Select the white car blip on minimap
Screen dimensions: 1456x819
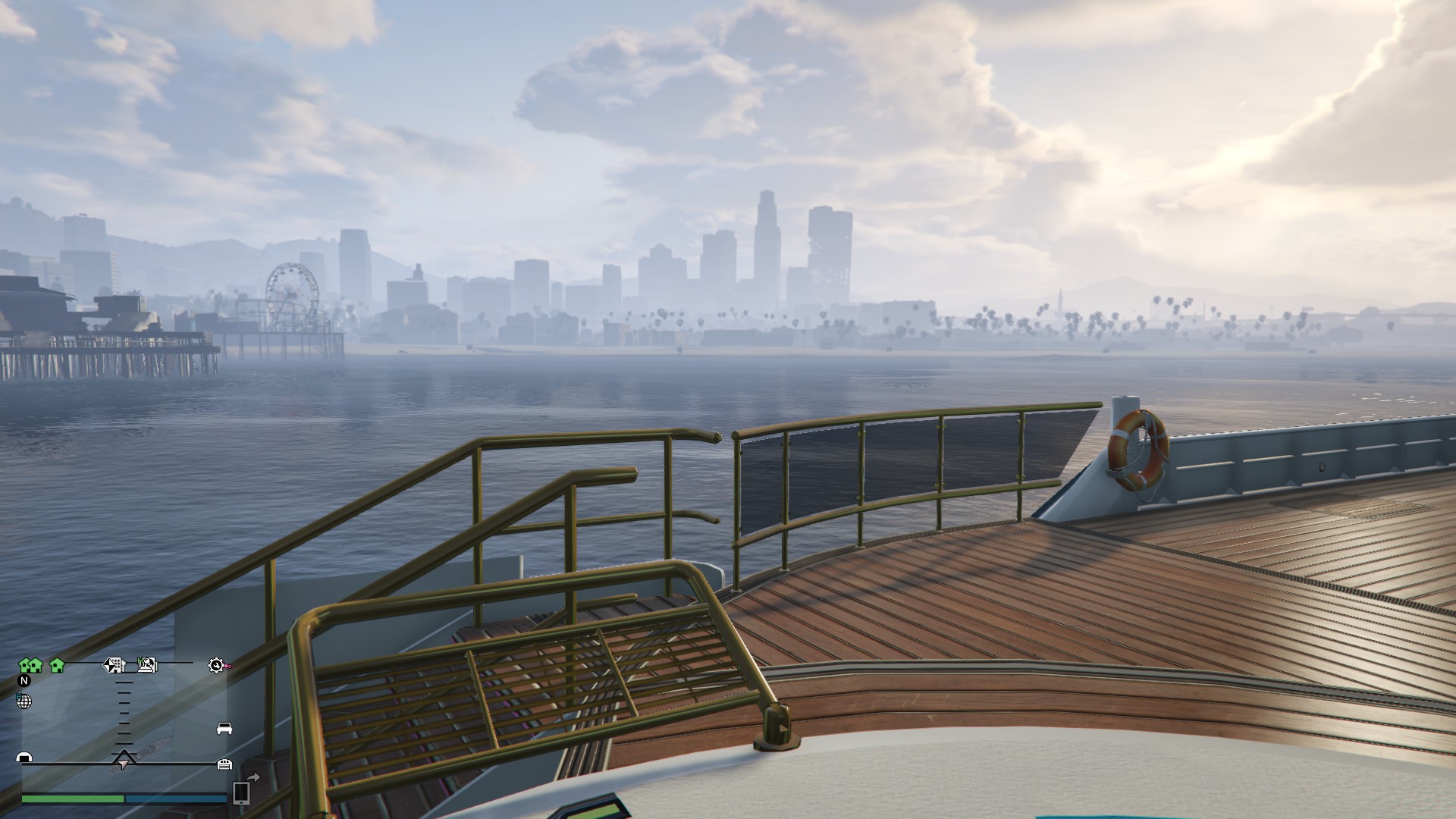[224, 729]
